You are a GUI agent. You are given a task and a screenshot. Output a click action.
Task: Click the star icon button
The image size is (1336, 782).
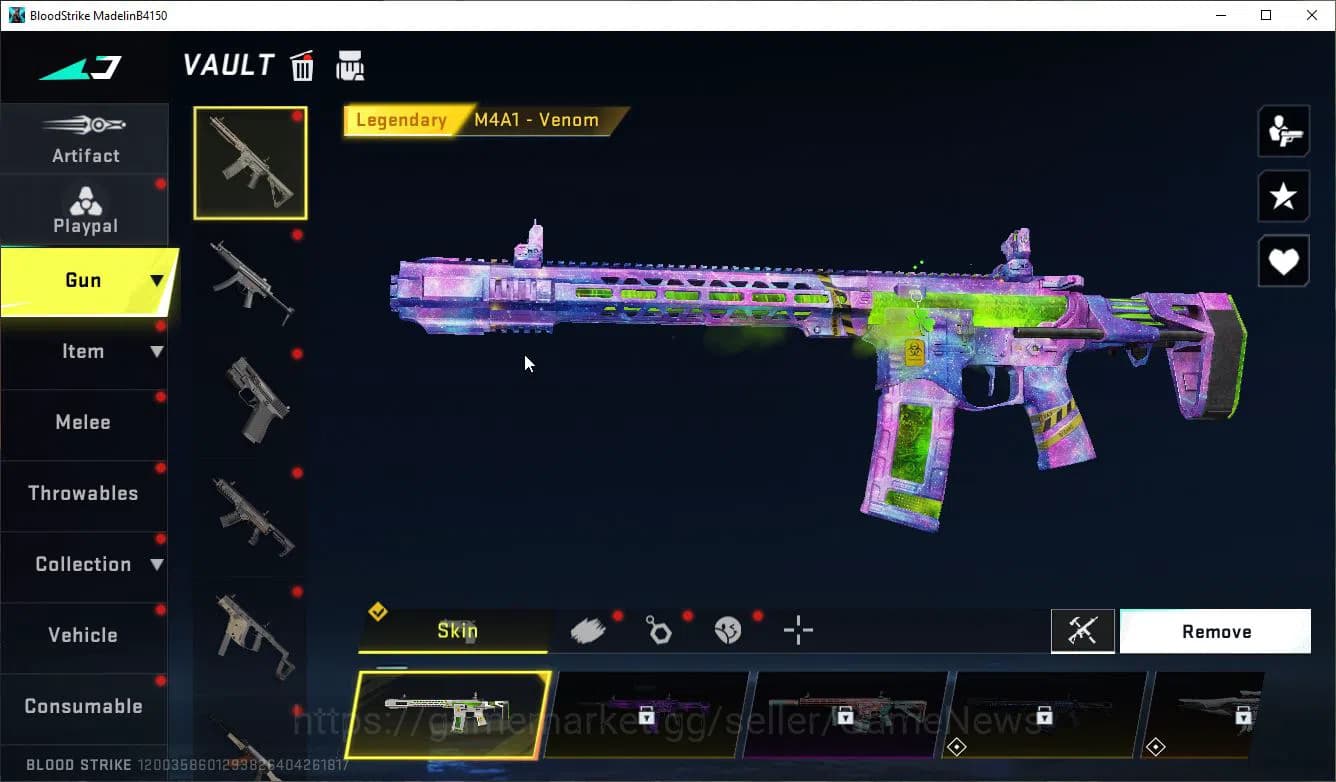(x=1283, y=196)
